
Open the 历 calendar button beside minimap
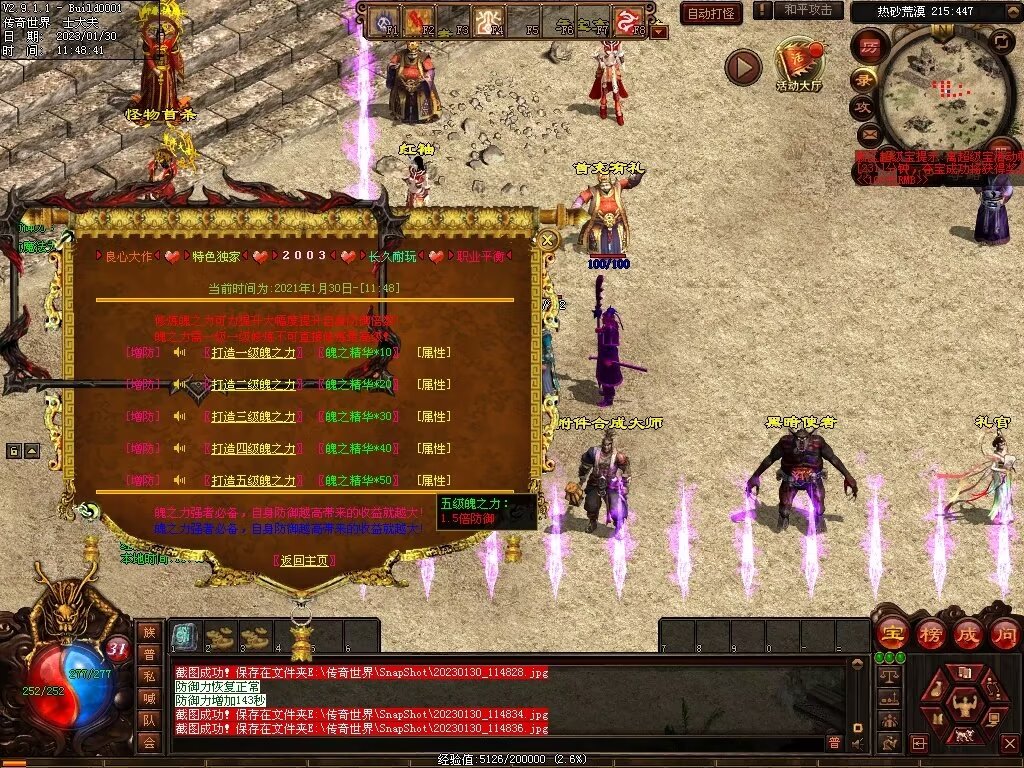click(x=870, y=49)
